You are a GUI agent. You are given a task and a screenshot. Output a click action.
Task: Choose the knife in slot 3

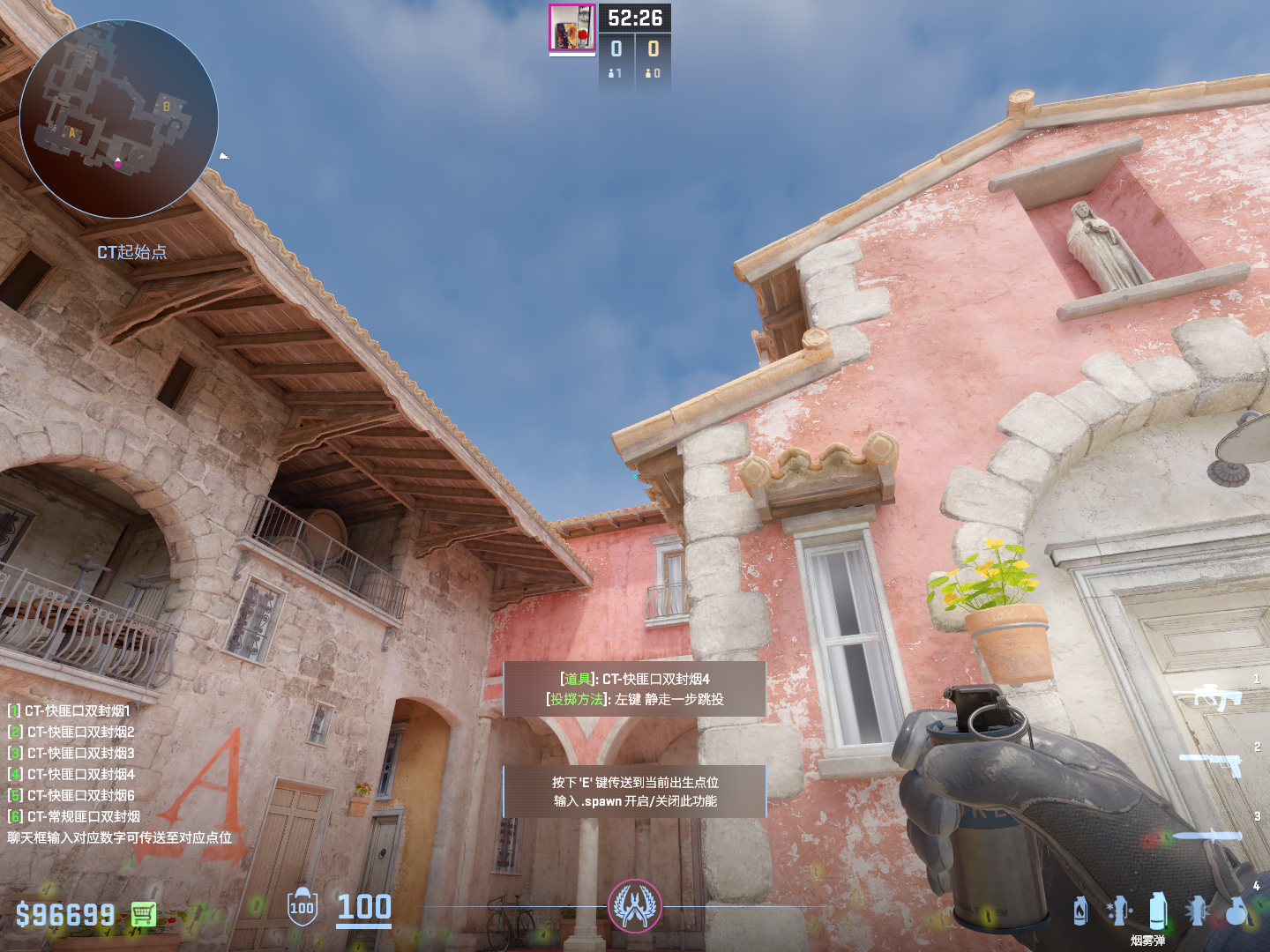click(1206, 836)
